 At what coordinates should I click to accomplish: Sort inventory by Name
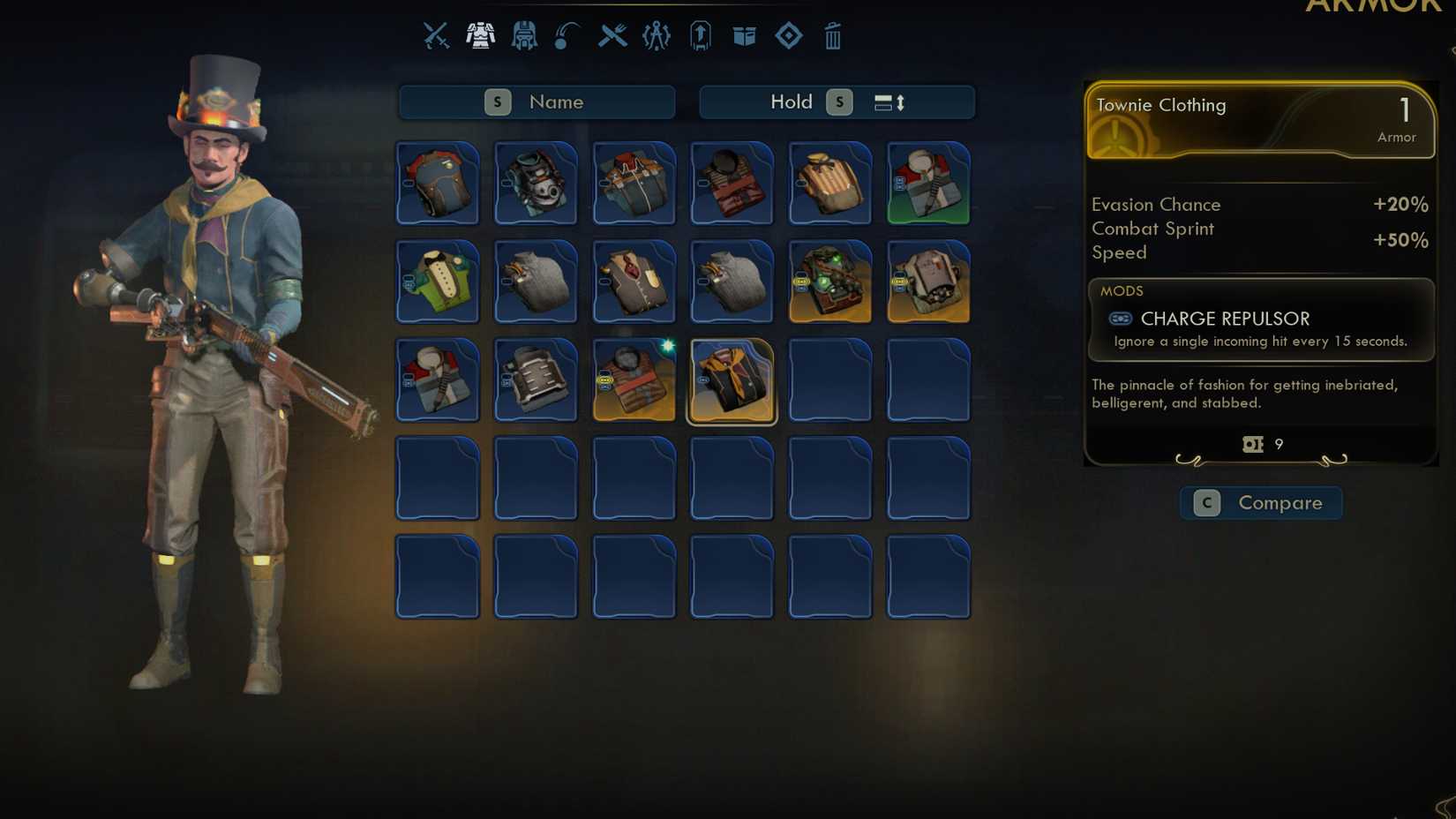pyautogui.click(x=537, y=101)
